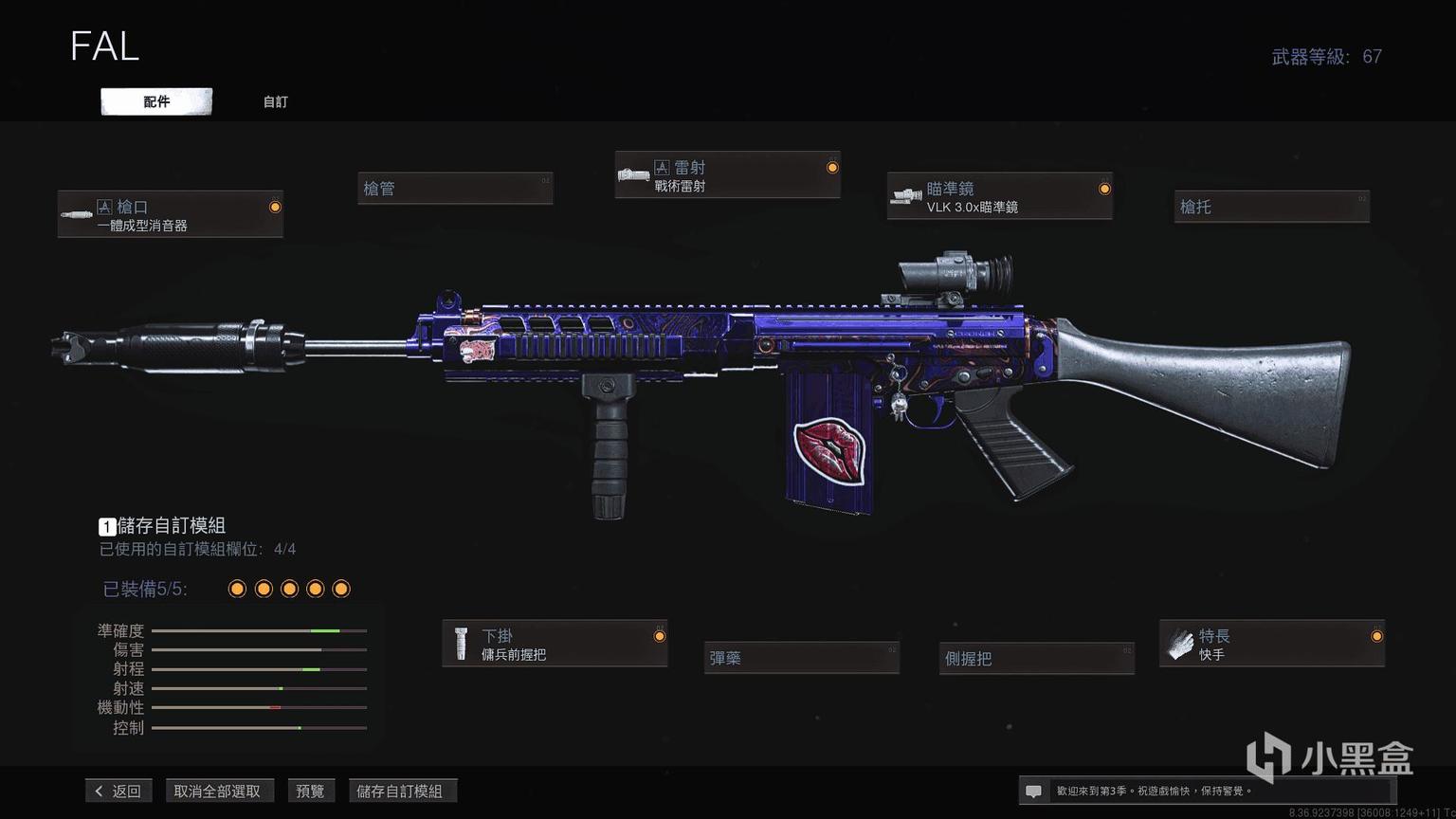Screen dimensions: 1456x819
Task: Open the empty 彈藥 ammunition slot
Action: [801, 658]
